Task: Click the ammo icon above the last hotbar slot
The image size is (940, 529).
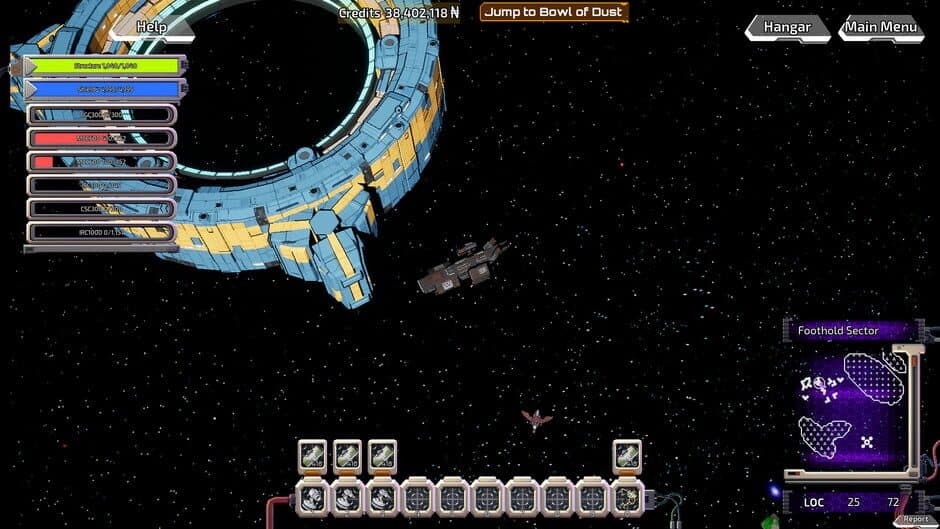Action: (x=627, y=456)
